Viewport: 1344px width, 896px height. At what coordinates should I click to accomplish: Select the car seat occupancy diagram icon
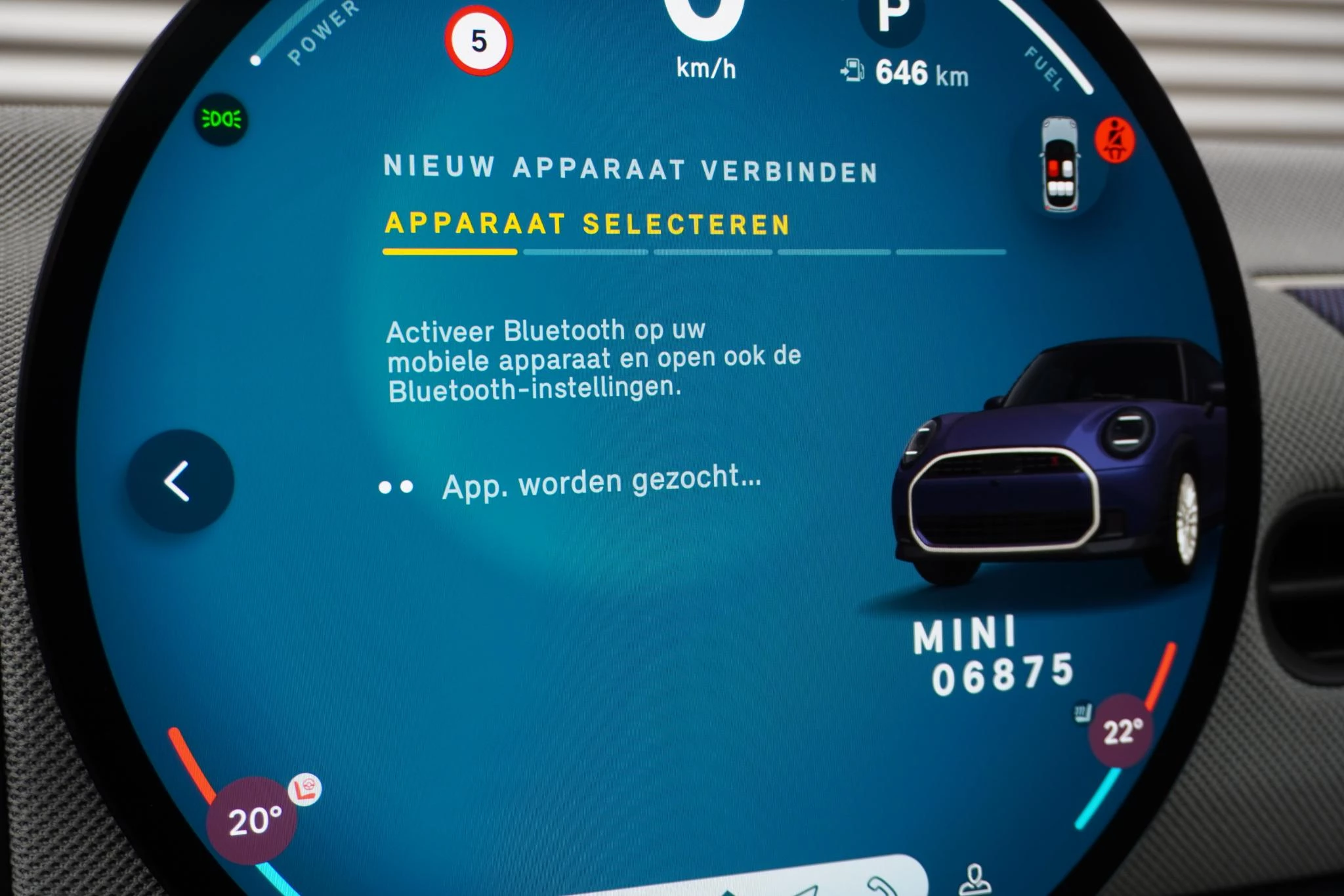click(x=1059, y=161)
